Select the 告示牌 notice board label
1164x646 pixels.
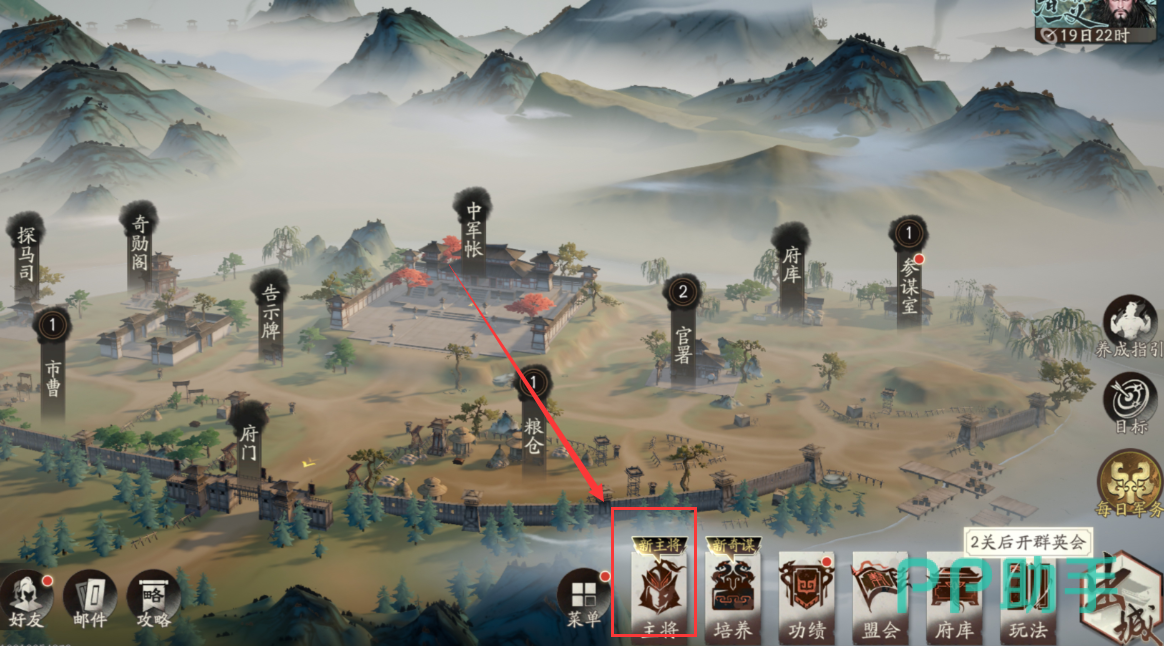point(270,313)
